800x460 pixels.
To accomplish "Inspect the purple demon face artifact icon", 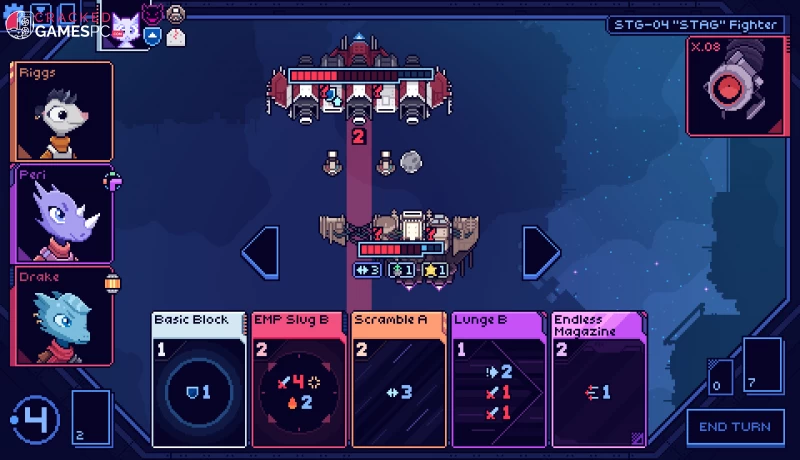I will click(x=151, y=14).
